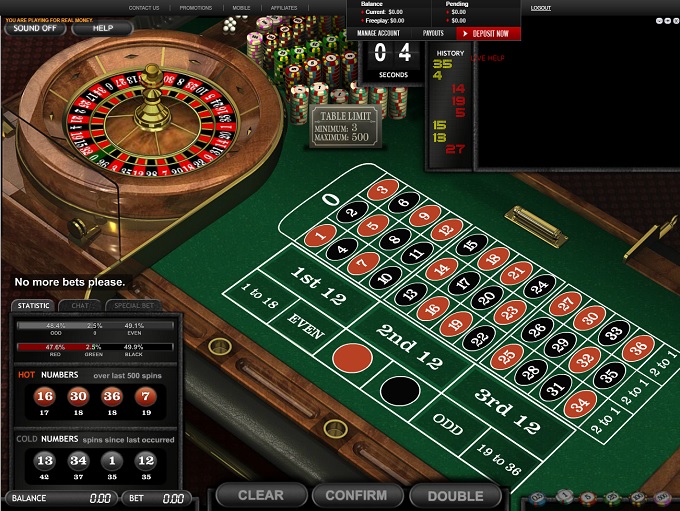Screen dimensions: 680x511
Task: Open the Special Bet tab
Action: pyautogui.click(x=134, y=305)
